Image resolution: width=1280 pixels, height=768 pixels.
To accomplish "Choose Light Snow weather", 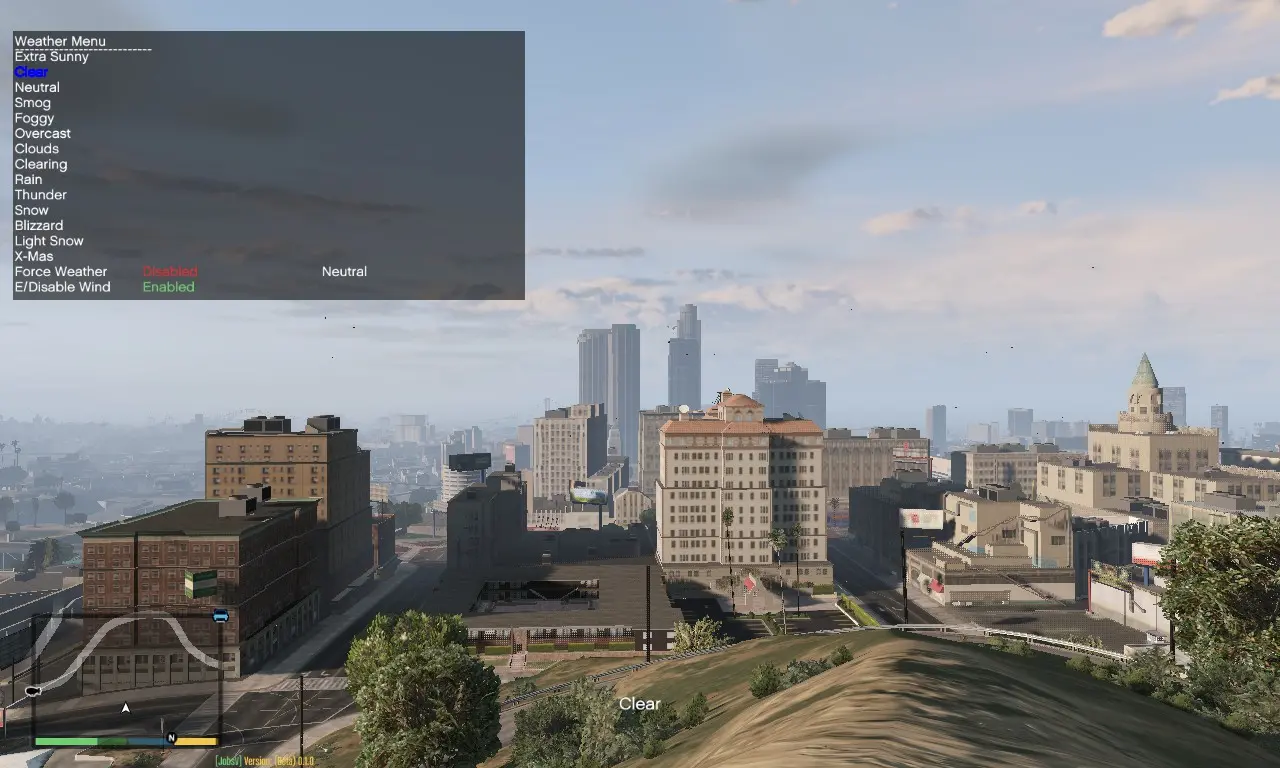I will coord(49,240).
